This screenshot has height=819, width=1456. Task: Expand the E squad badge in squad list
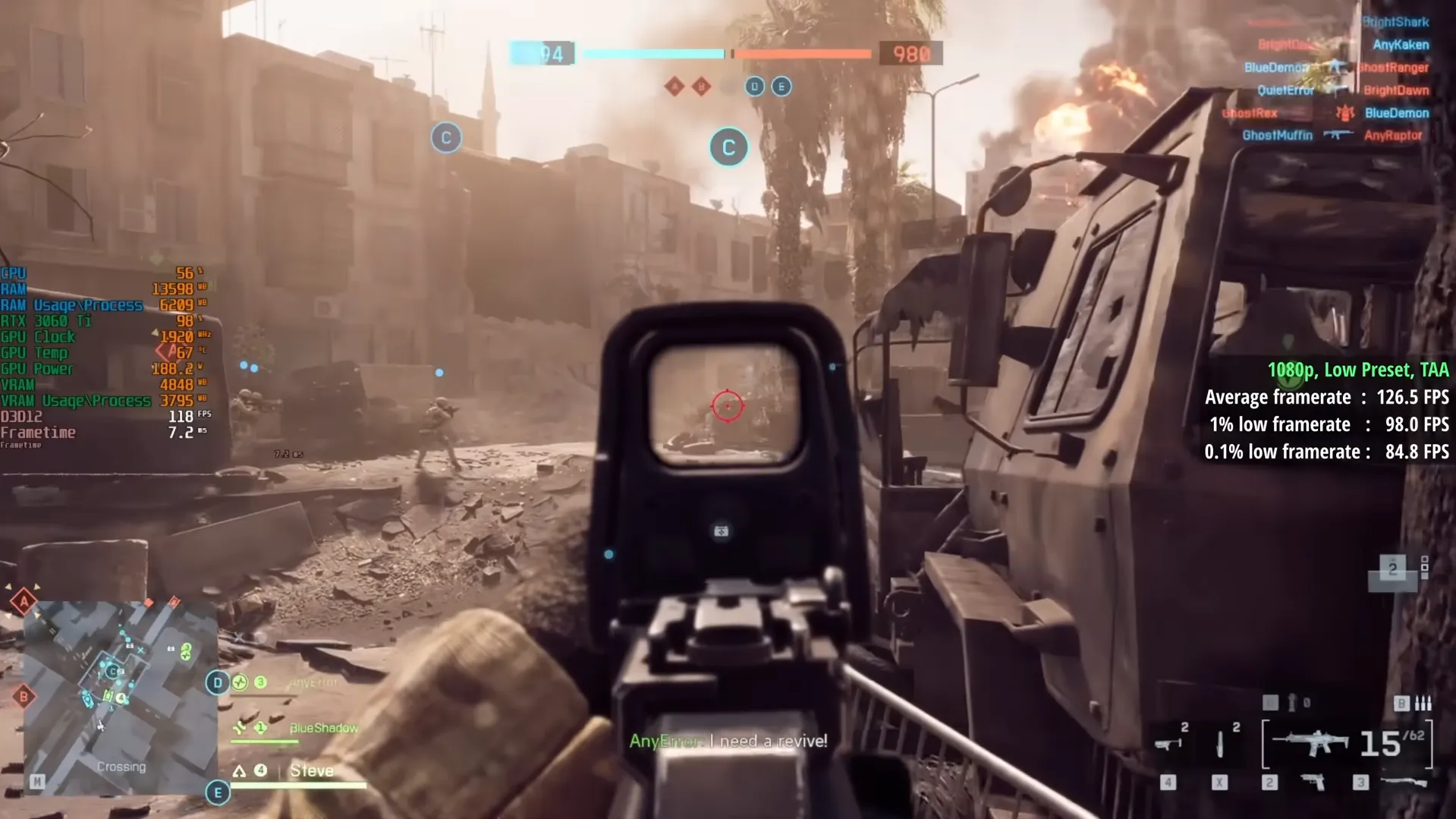tap(219, 792)
